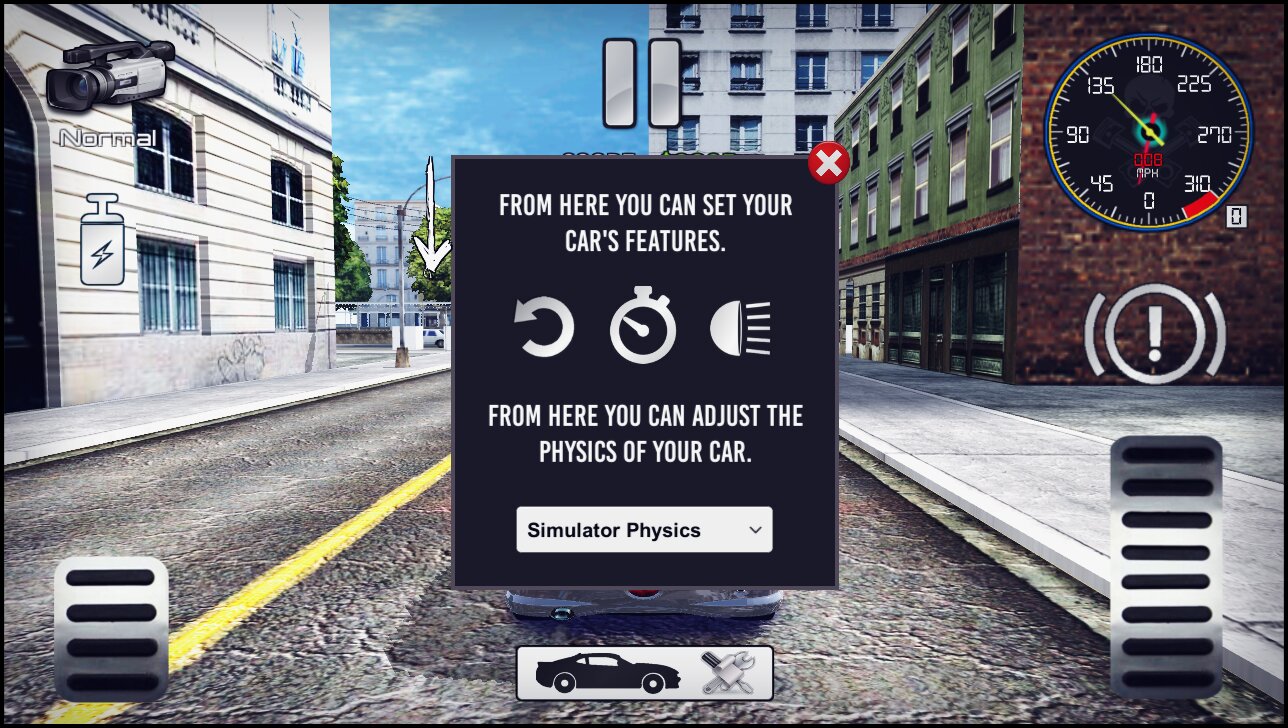Open the car selection silhouette
This screenshot has width=1288, height=728.
[x=607, y=673]
